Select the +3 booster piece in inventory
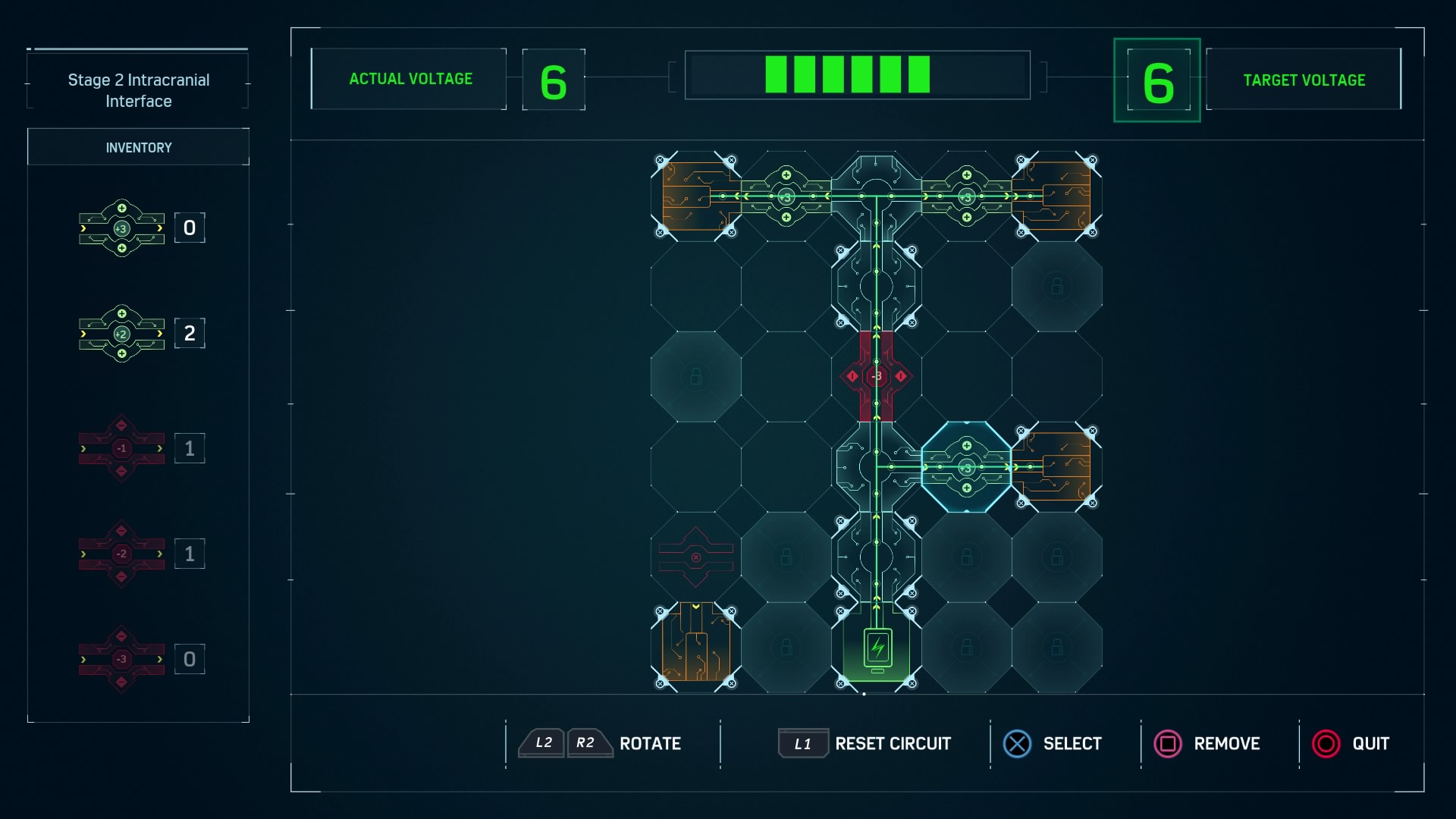The image size is (1456, 819). tap(121, 227)
